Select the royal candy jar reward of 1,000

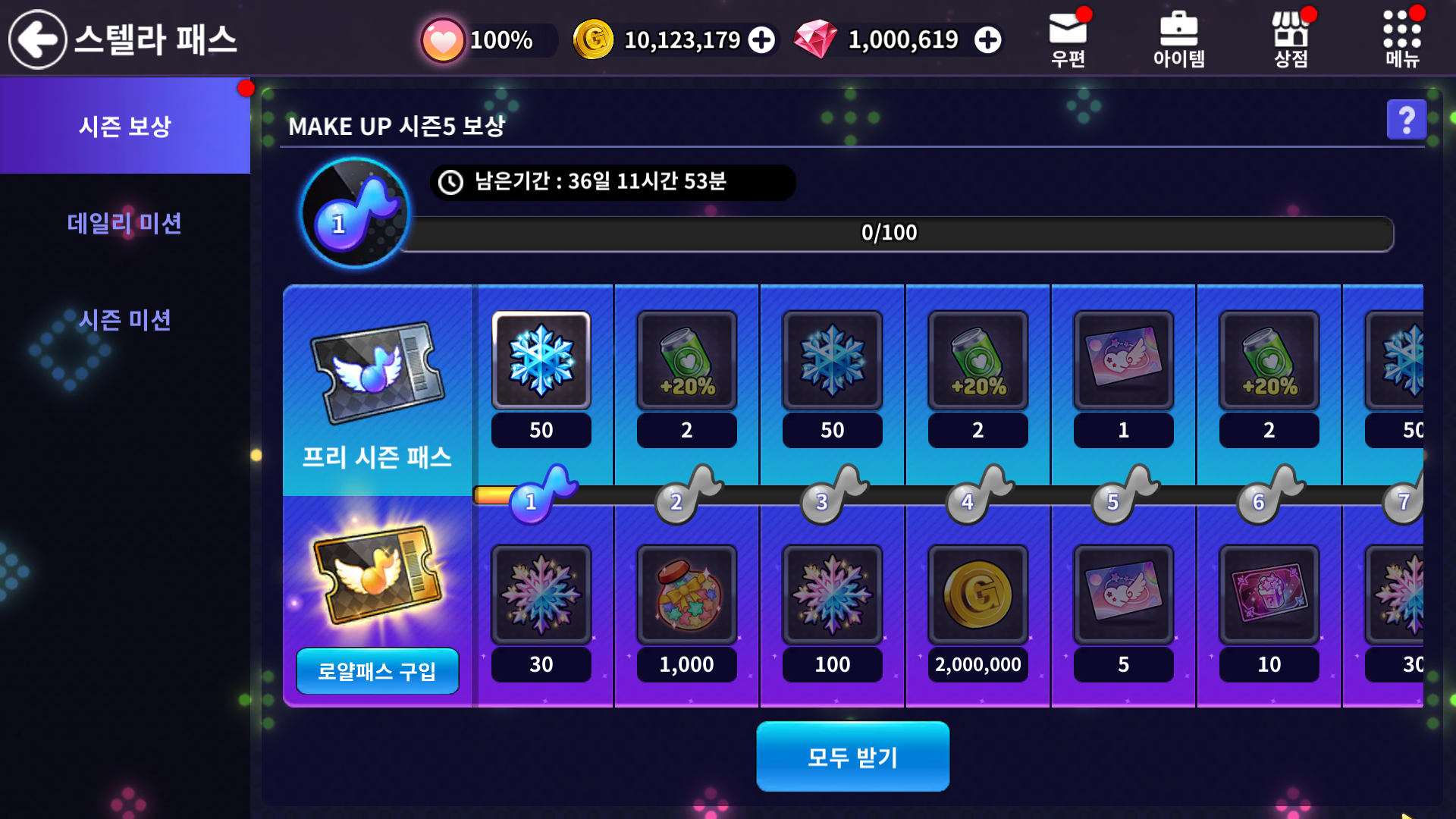[686, 595]
